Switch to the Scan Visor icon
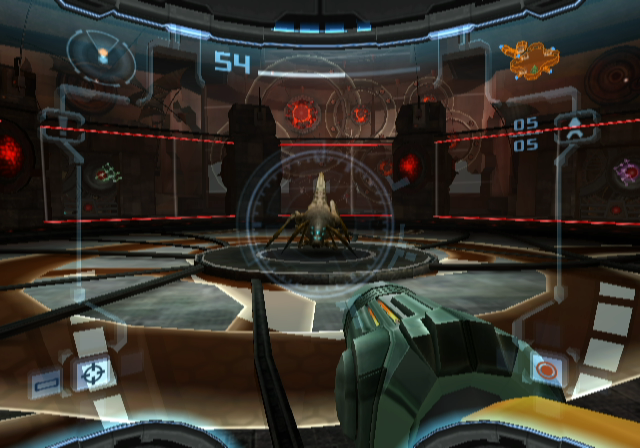The height and width of the screenshot is (448, 640). [46, 381]
